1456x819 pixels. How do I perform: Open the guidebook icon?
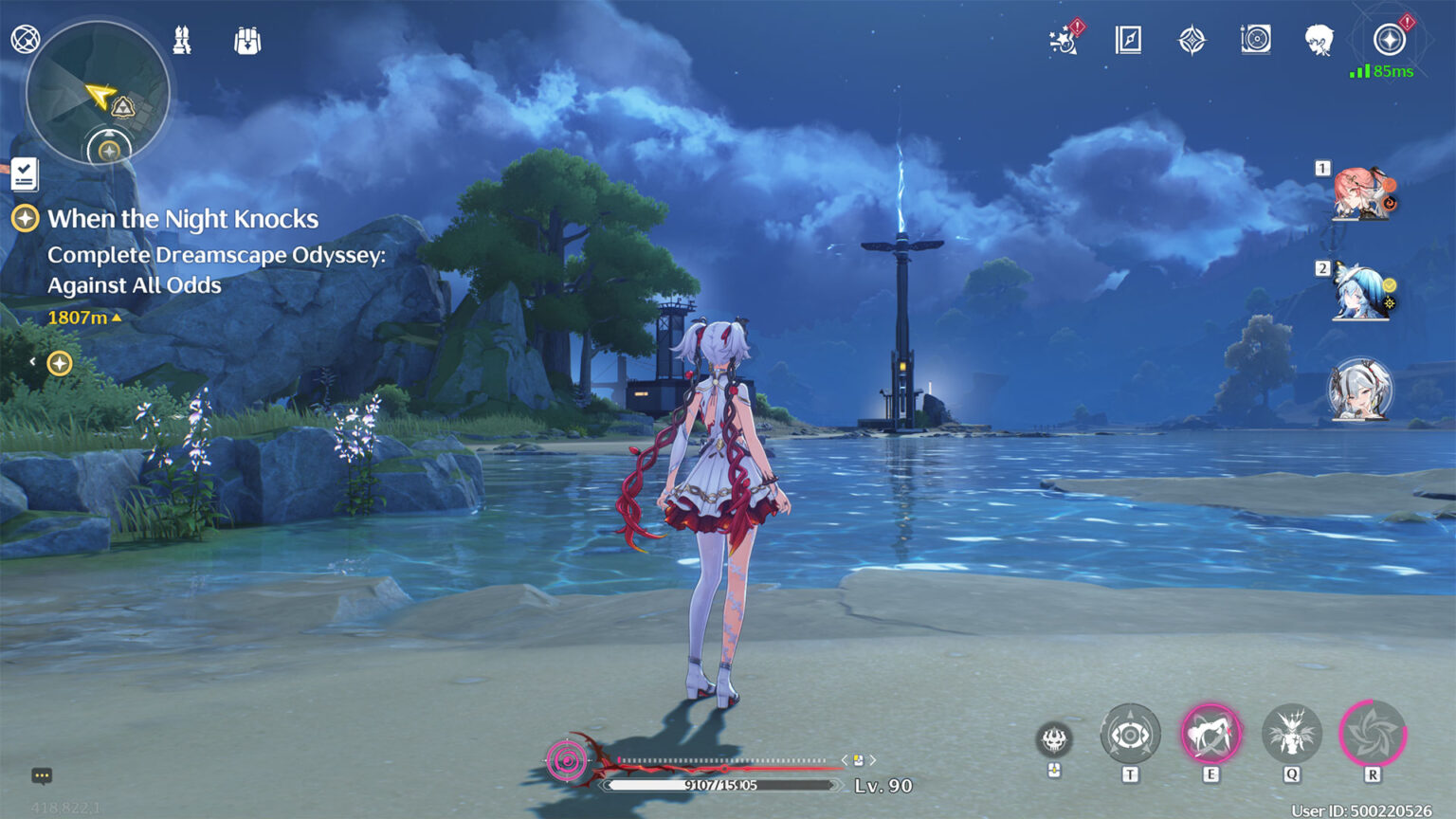coord(1128,40)
